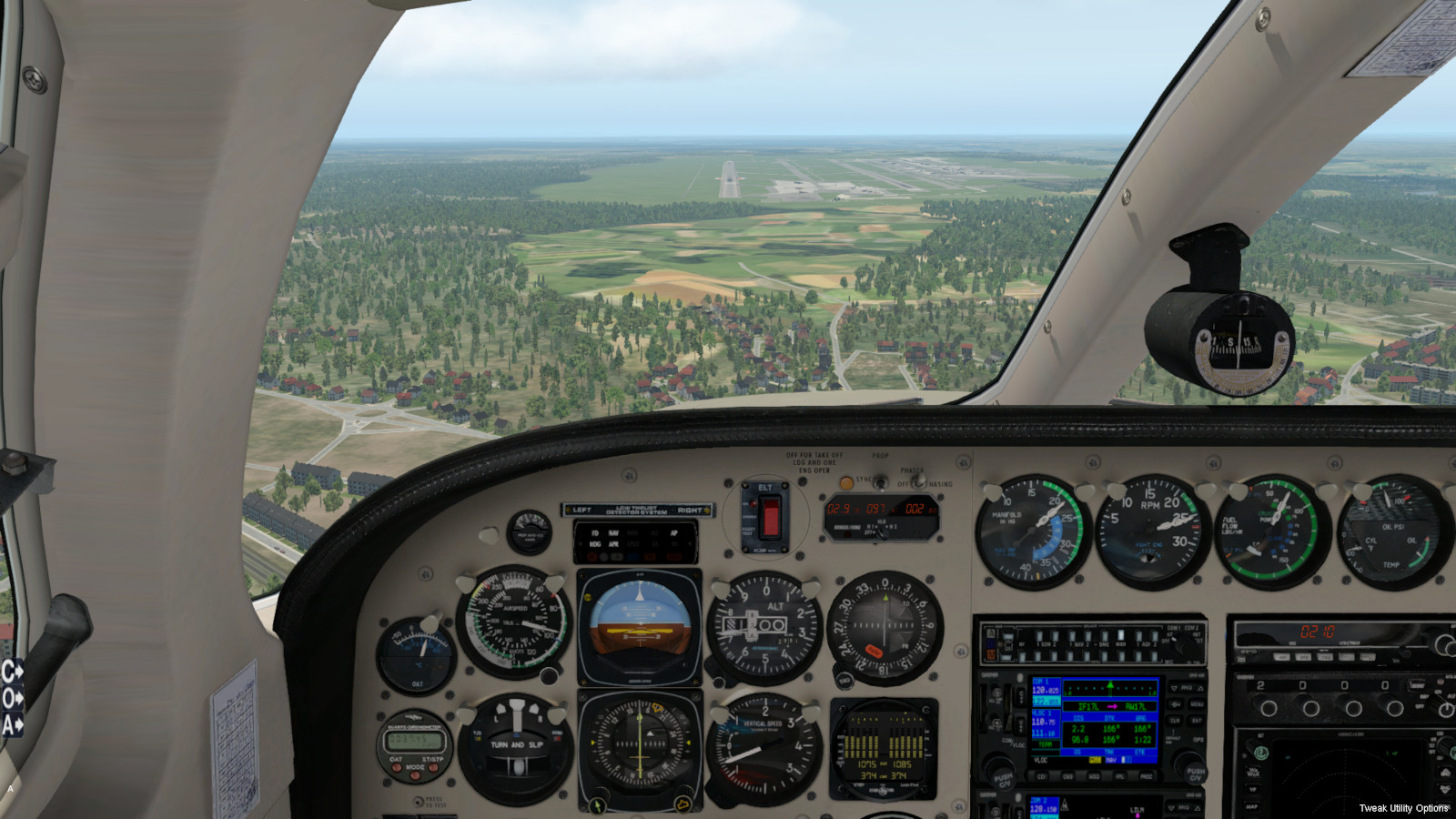Click the MSG button on the upper GPS
Screen dimensions: 1456x819
1094,776
